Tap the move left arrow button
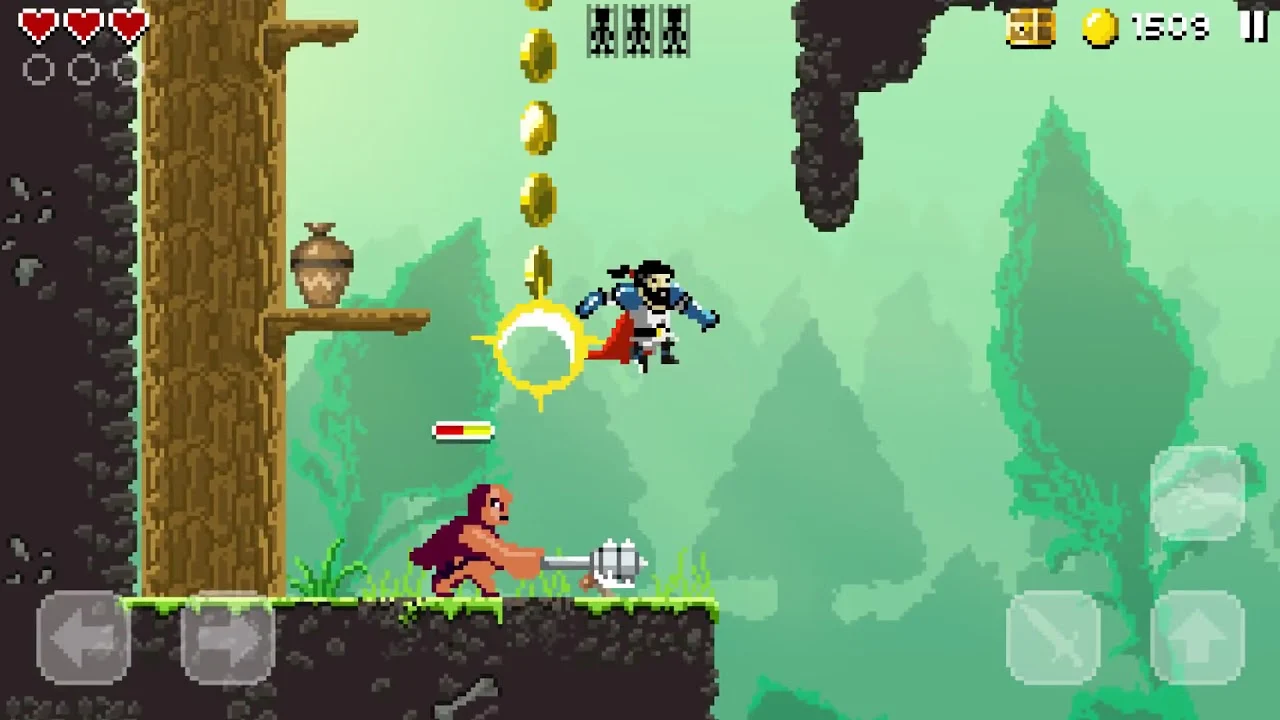 83,637
